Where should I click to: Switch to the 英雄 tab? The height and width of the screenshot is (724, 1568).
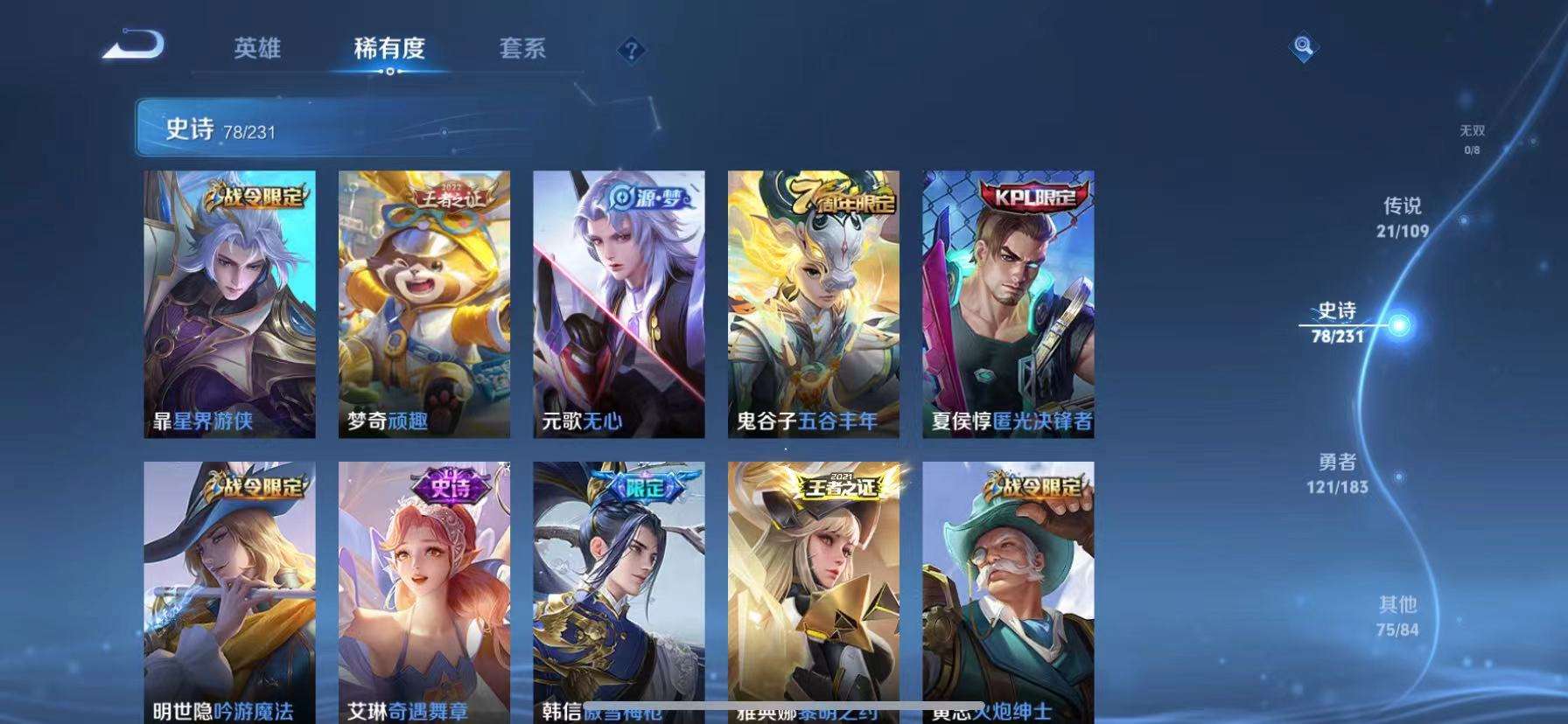(256, 50)
